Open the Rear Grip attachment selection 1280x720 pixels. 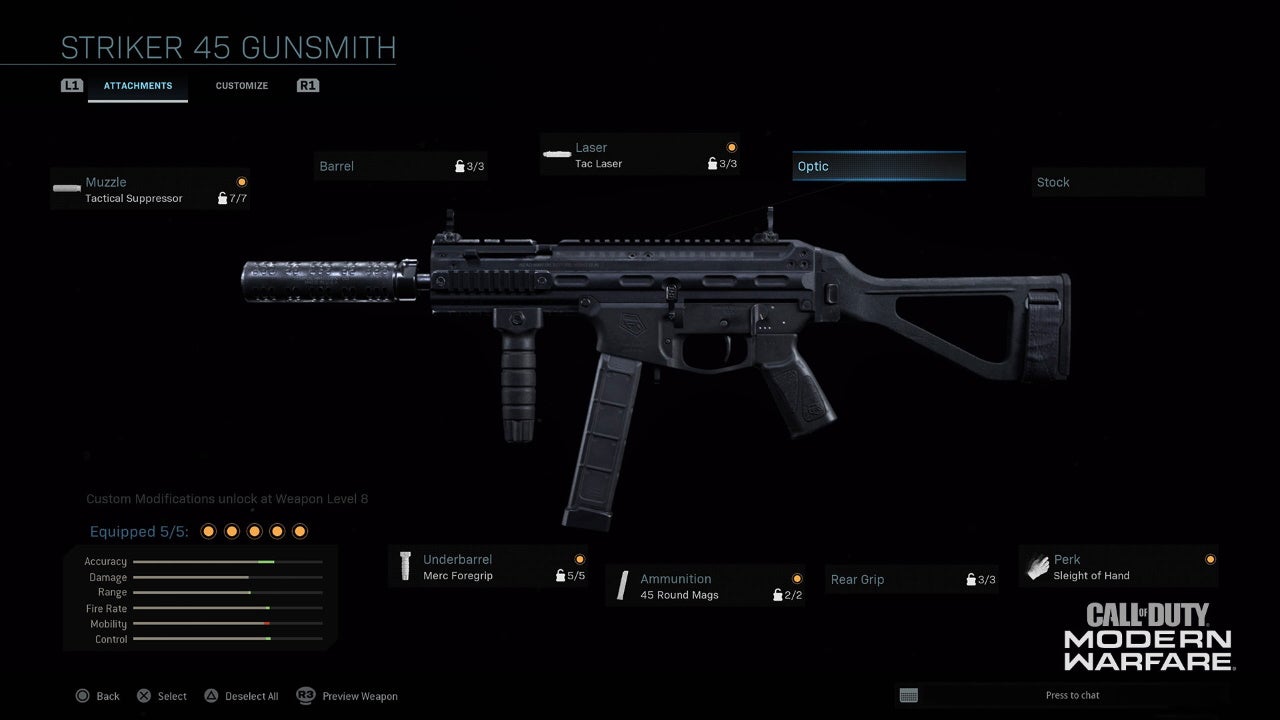(910, 579)
